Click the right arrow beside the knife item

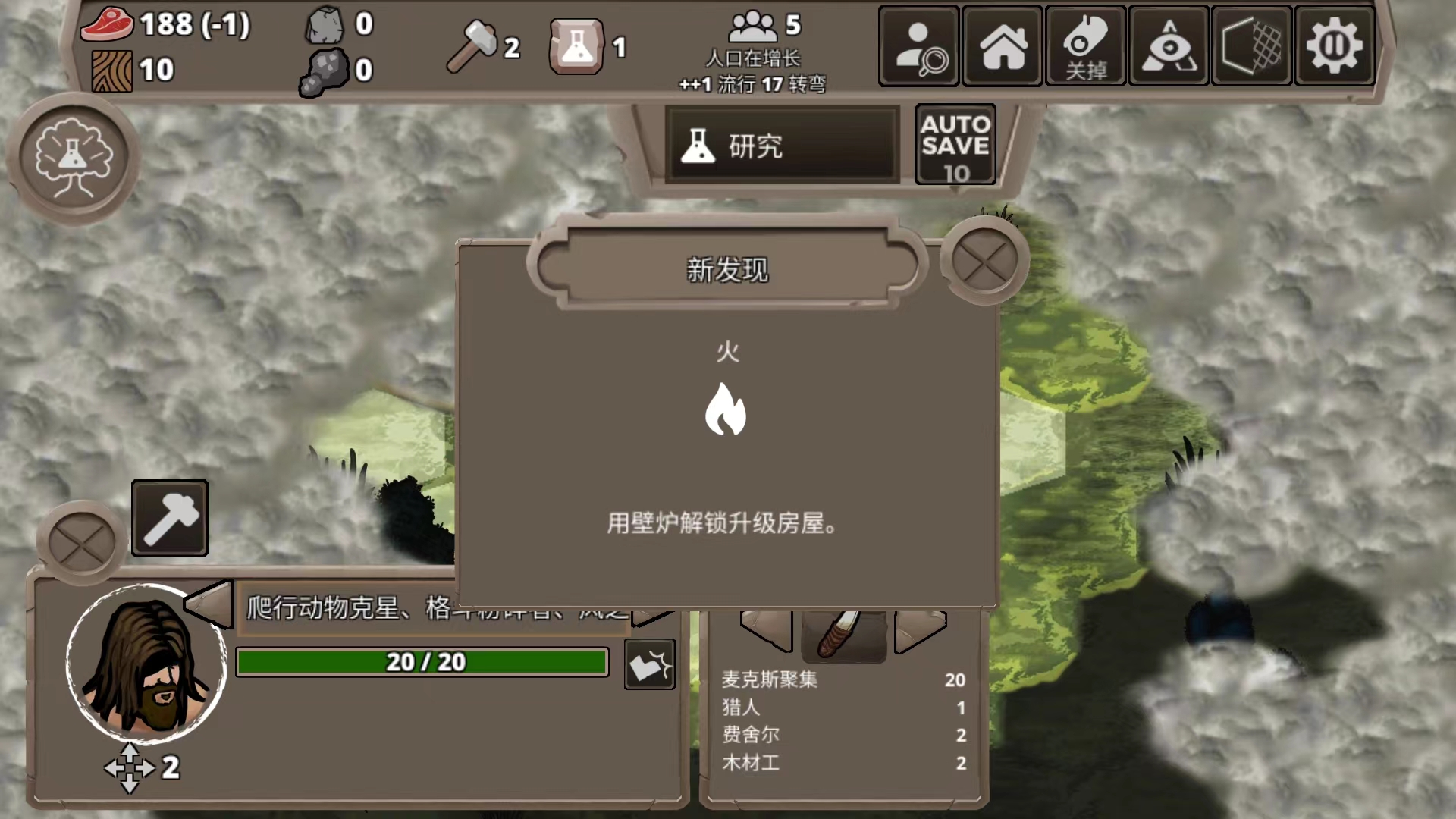click(920, 629)
